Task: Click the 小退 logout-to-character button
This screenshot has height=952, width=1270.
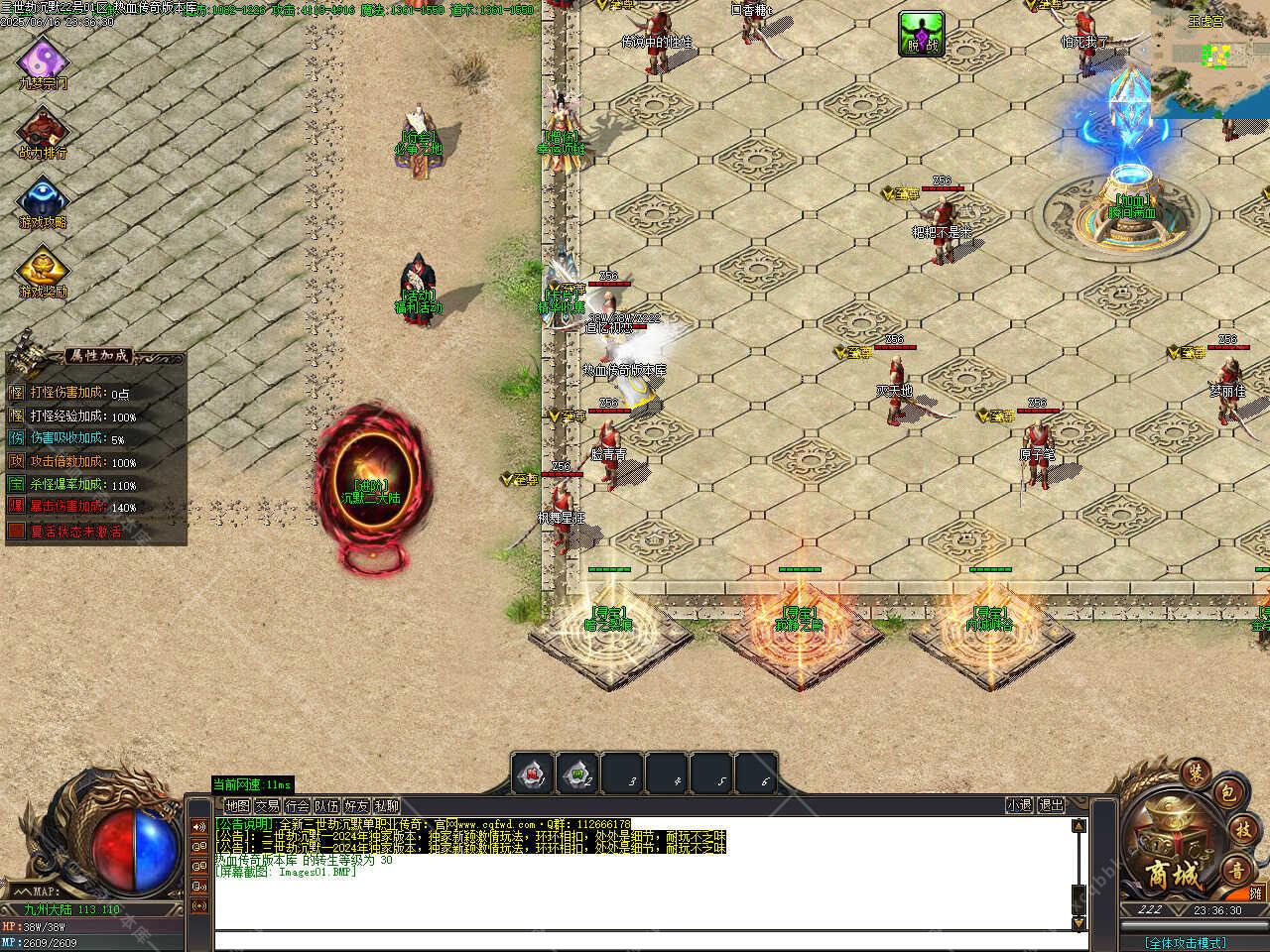Action: pos(1019,806)
